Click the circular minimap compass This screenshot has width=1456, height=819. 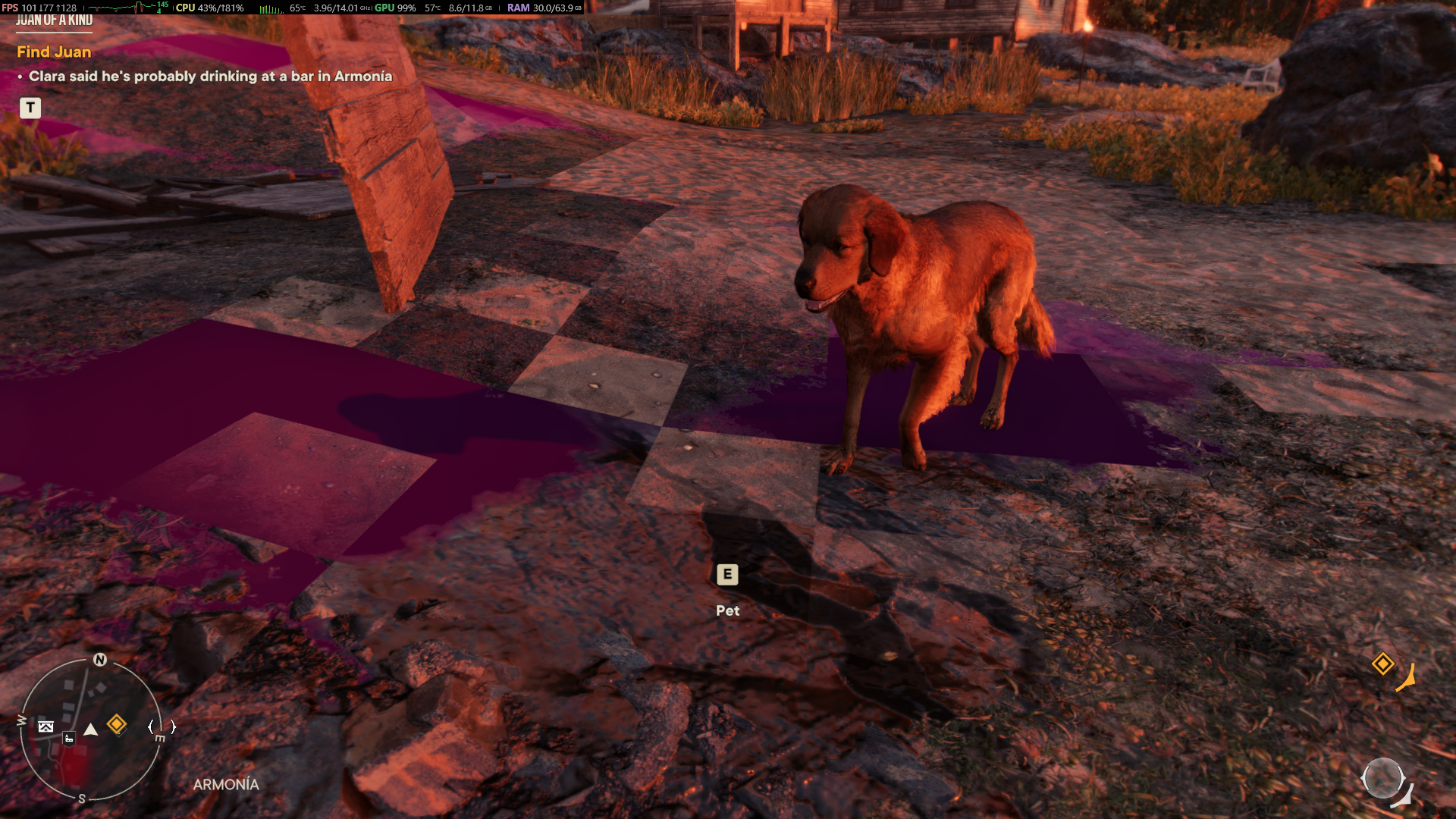pos(90,729)
